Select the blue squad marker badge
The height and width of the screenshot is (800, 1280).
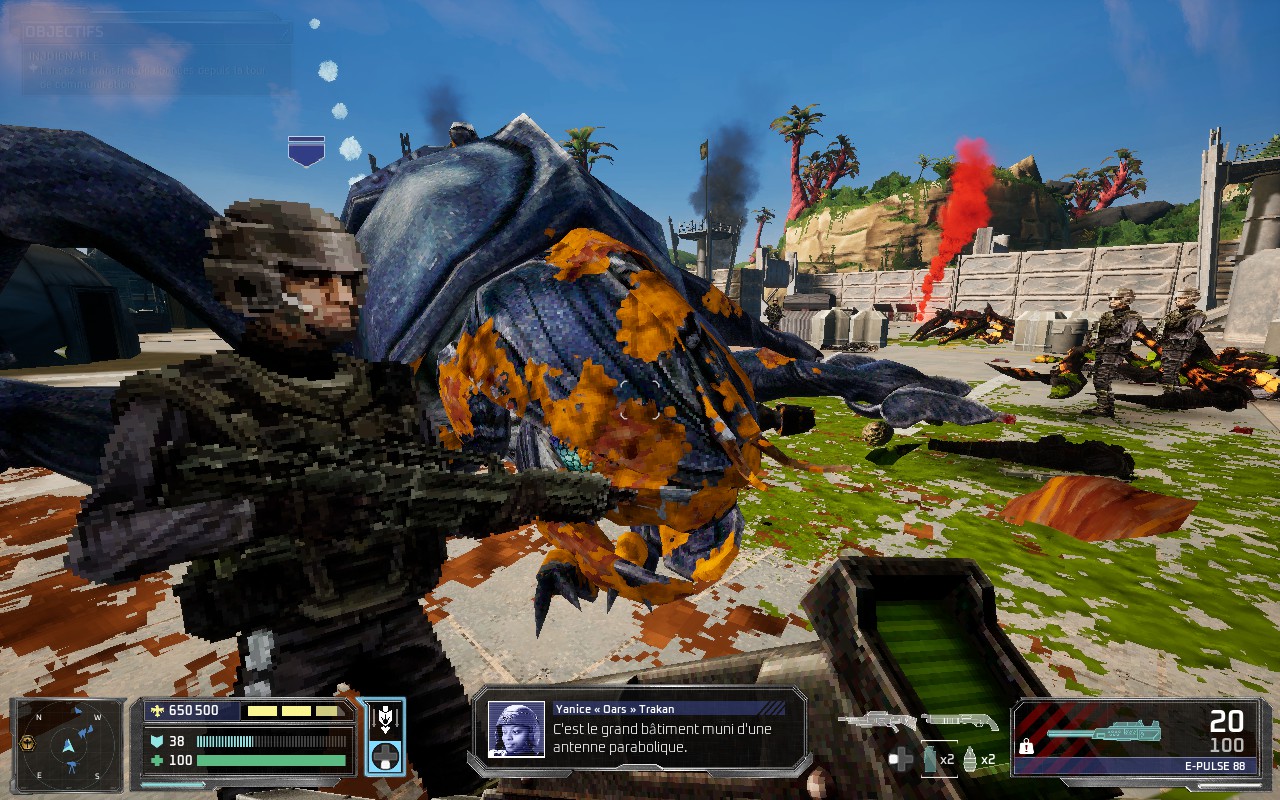(306, 151)
